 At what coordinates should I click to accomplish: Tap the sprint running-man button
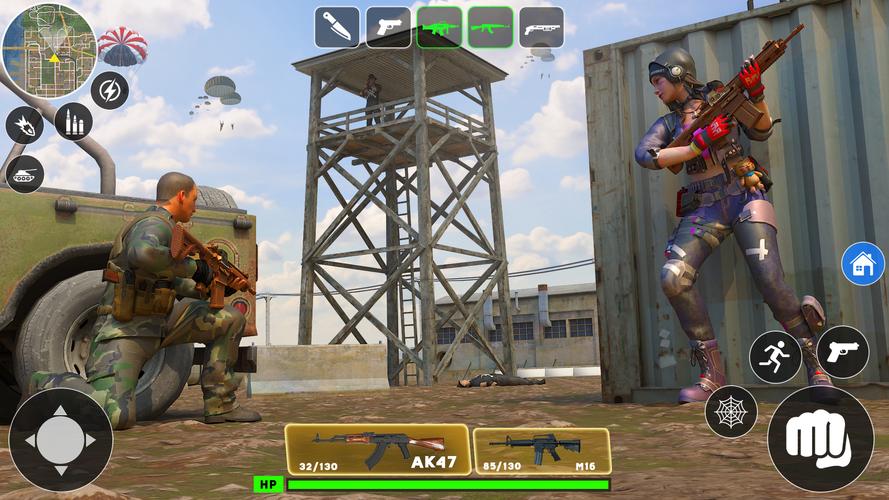click(775, 357)
